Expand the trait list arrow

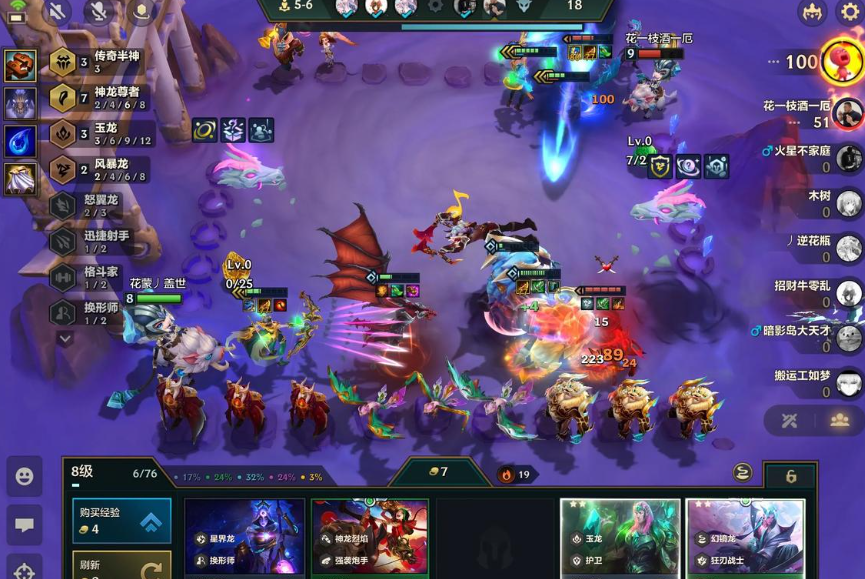point(64,338)
